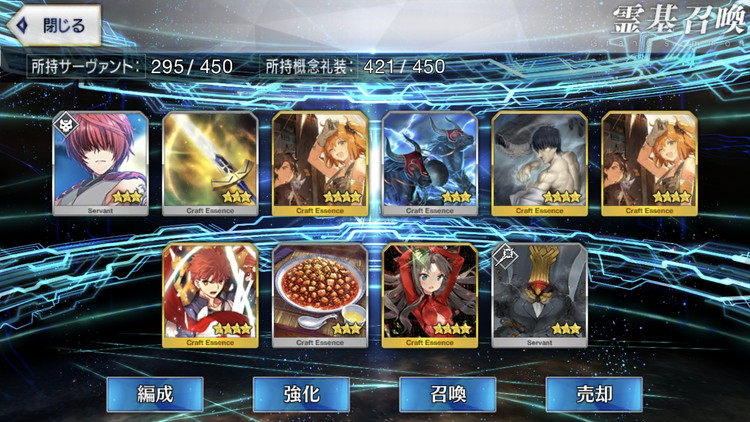This screenshot has width=750, height=422.
Task: Open the 売却 sell screen
Action: pyautogui.click(x=593, y=394)
